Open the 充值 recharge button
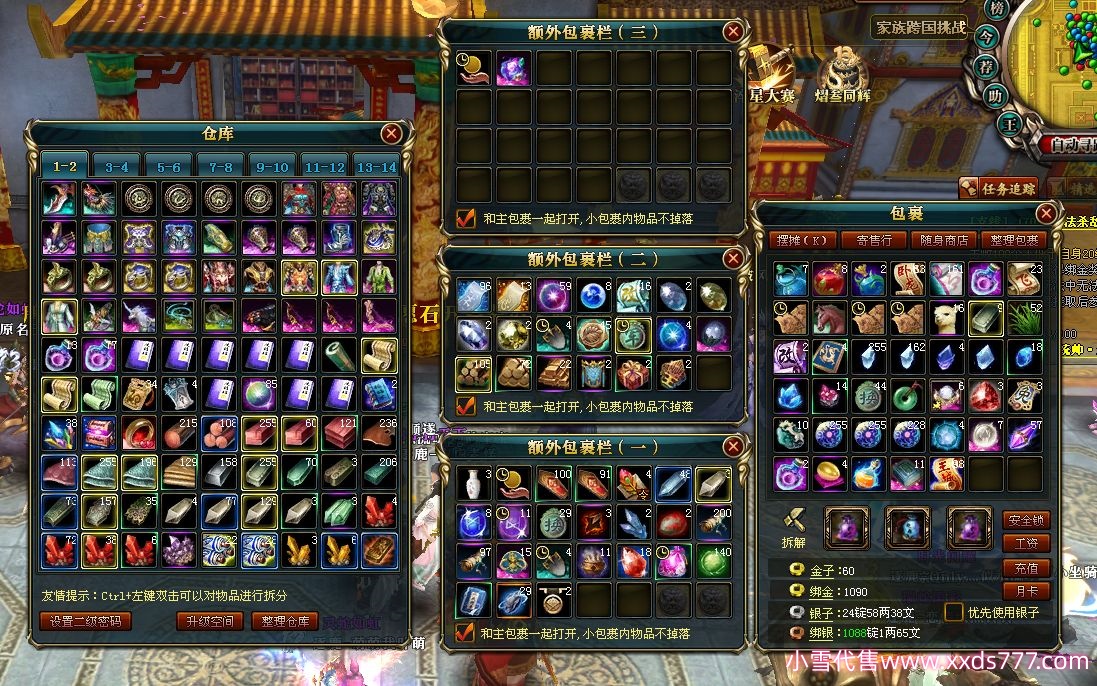Viewport: 1097px width, 686px height. [x=1026, y=568]
